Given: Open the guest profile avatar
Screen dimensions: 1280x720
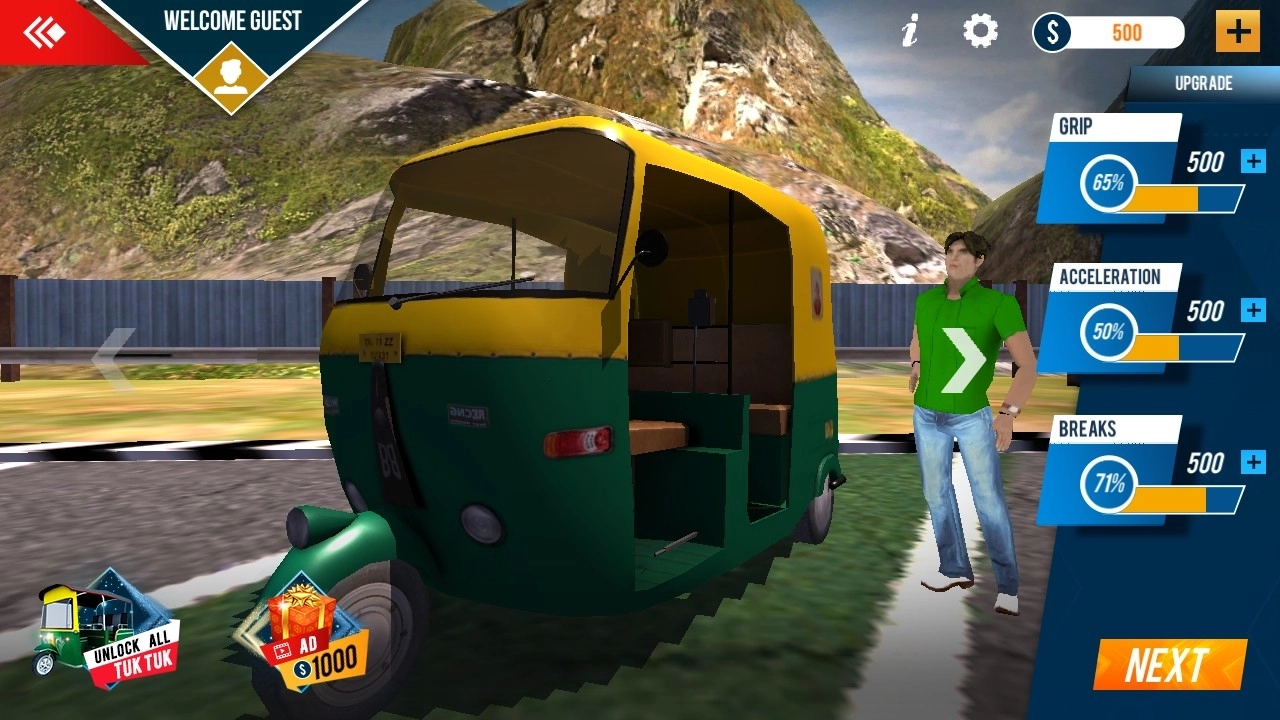Looking at the screenshot, I should [x=231, y=77].
